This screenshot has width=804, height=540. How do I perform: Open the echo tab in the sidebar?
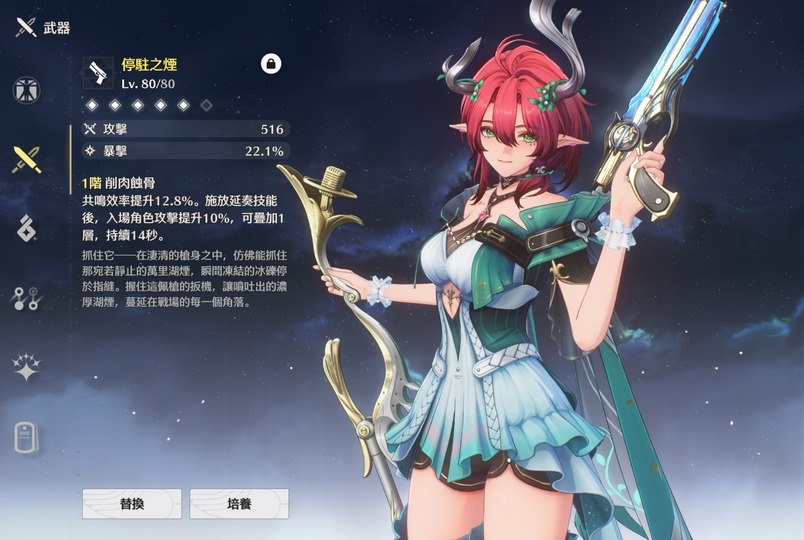(x=26, y=228)
